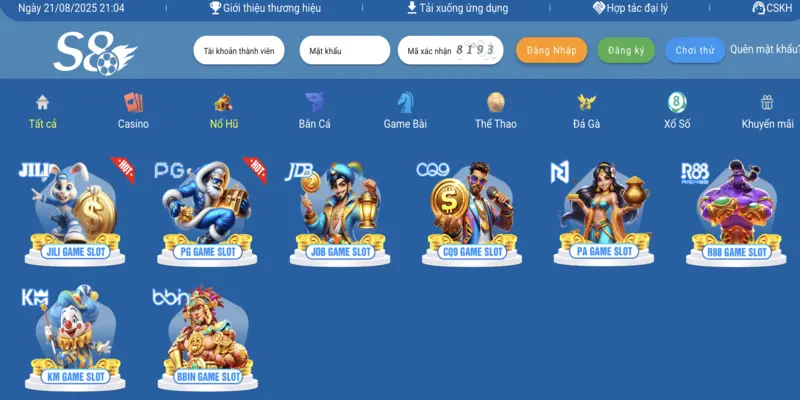Open the BBIN Game Slot tile
Screen dimensions: 800x400
click(x=207, y=338)
